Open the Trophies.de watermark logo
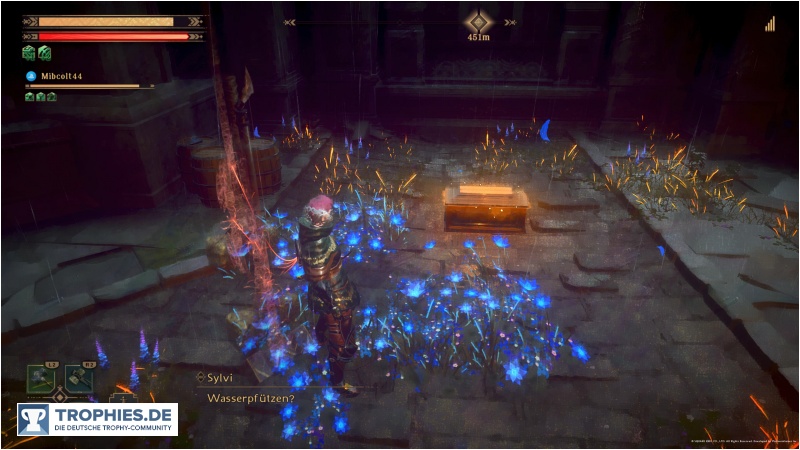 tap(97, 419)
